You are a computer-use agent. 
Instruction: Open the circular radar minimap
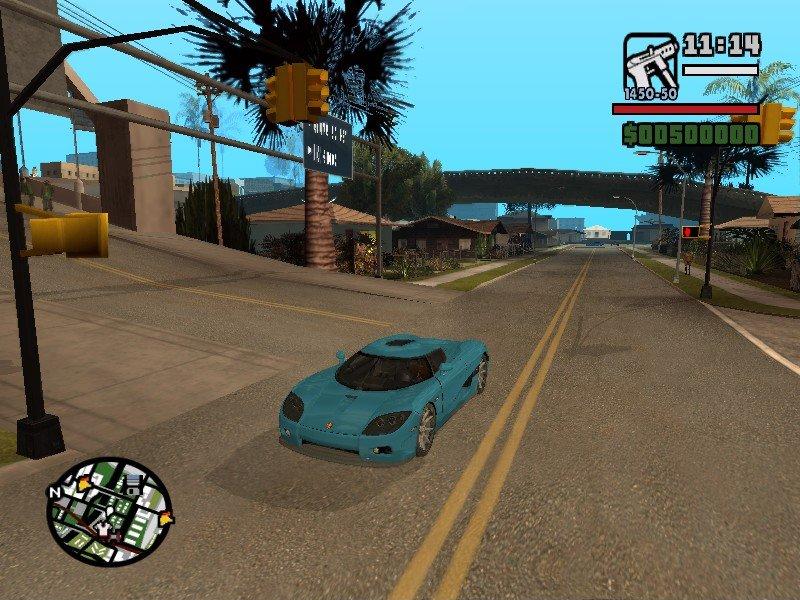pos(109,511)
